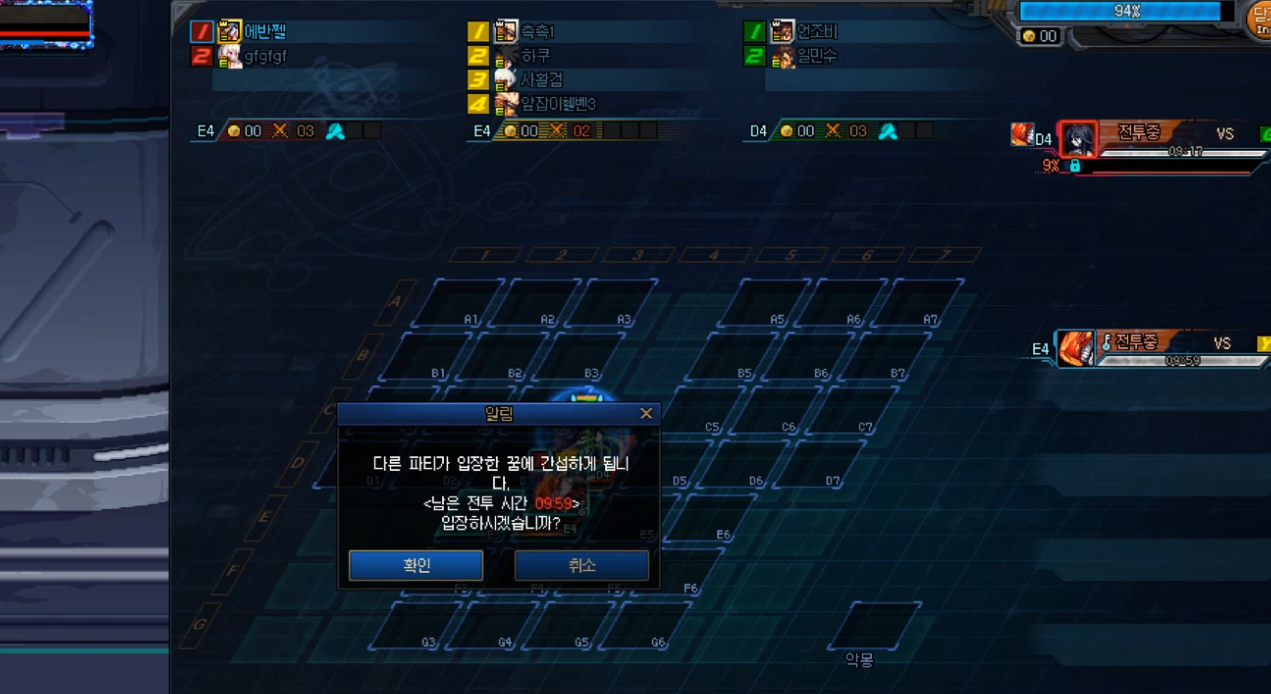Select player gfgfgf in the red party
Viewport: 1271px width, 694px height.
[265, 56]
